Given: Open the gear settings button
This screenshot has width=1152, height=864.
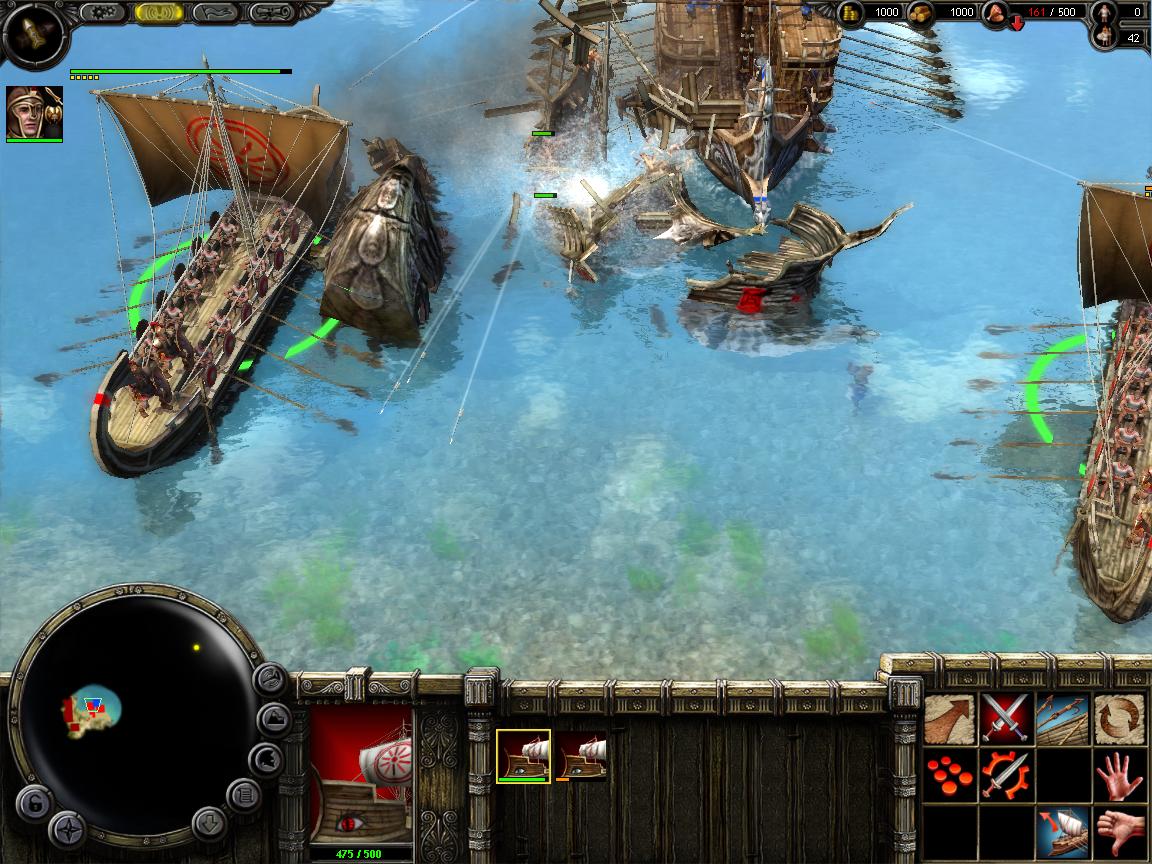Looking at the screenshot, I should (x=102, y=13).
